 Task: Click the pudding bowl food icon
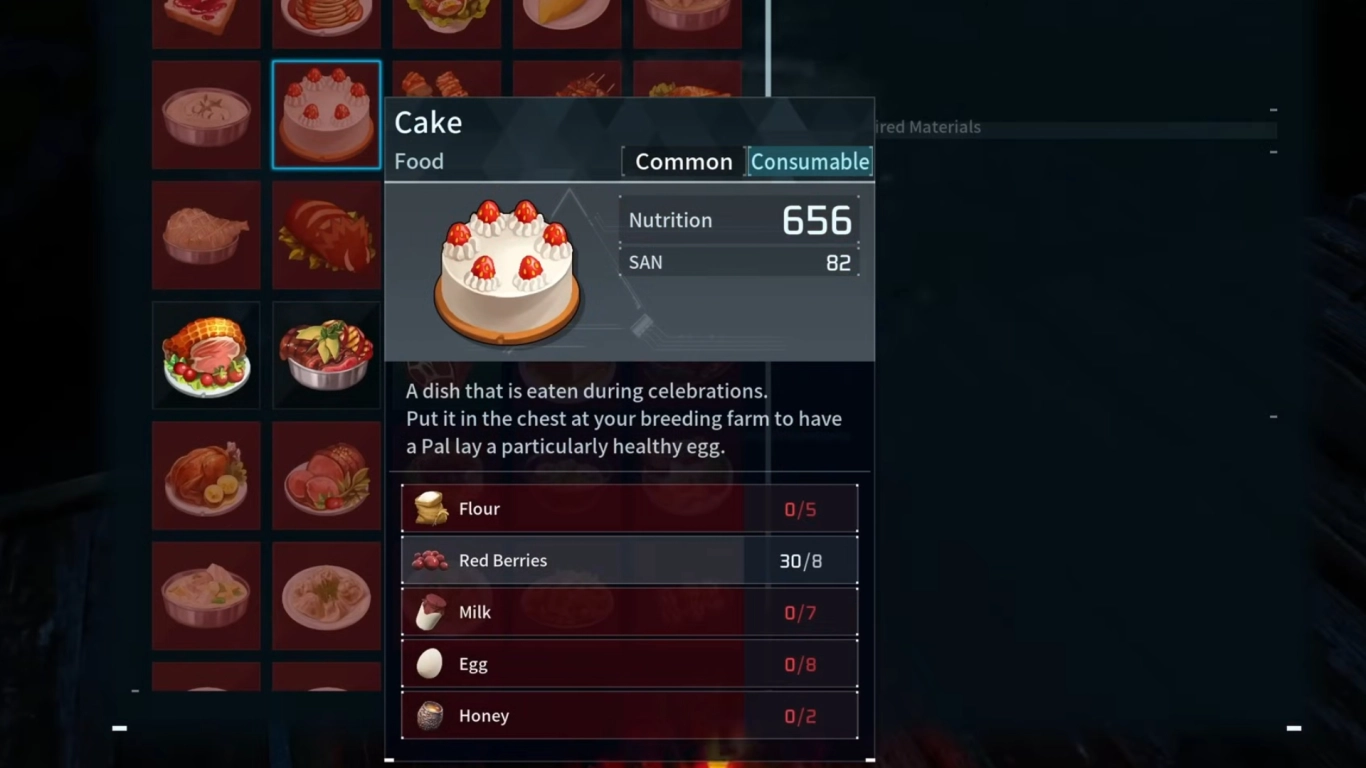(206, 114)
